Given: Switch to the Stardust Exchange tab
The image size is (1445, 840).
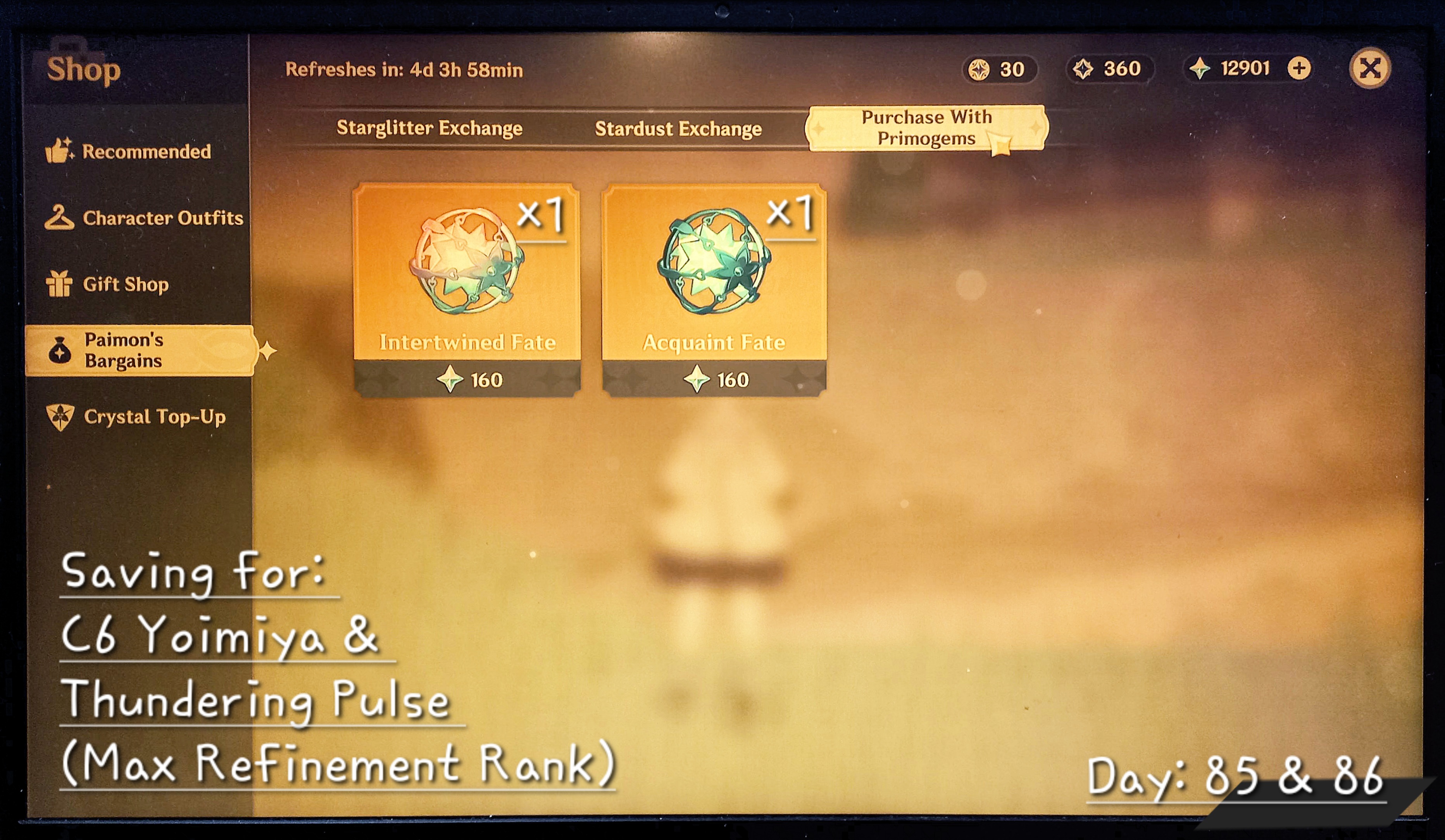Looking at the screenshot, I should point(679,128).
